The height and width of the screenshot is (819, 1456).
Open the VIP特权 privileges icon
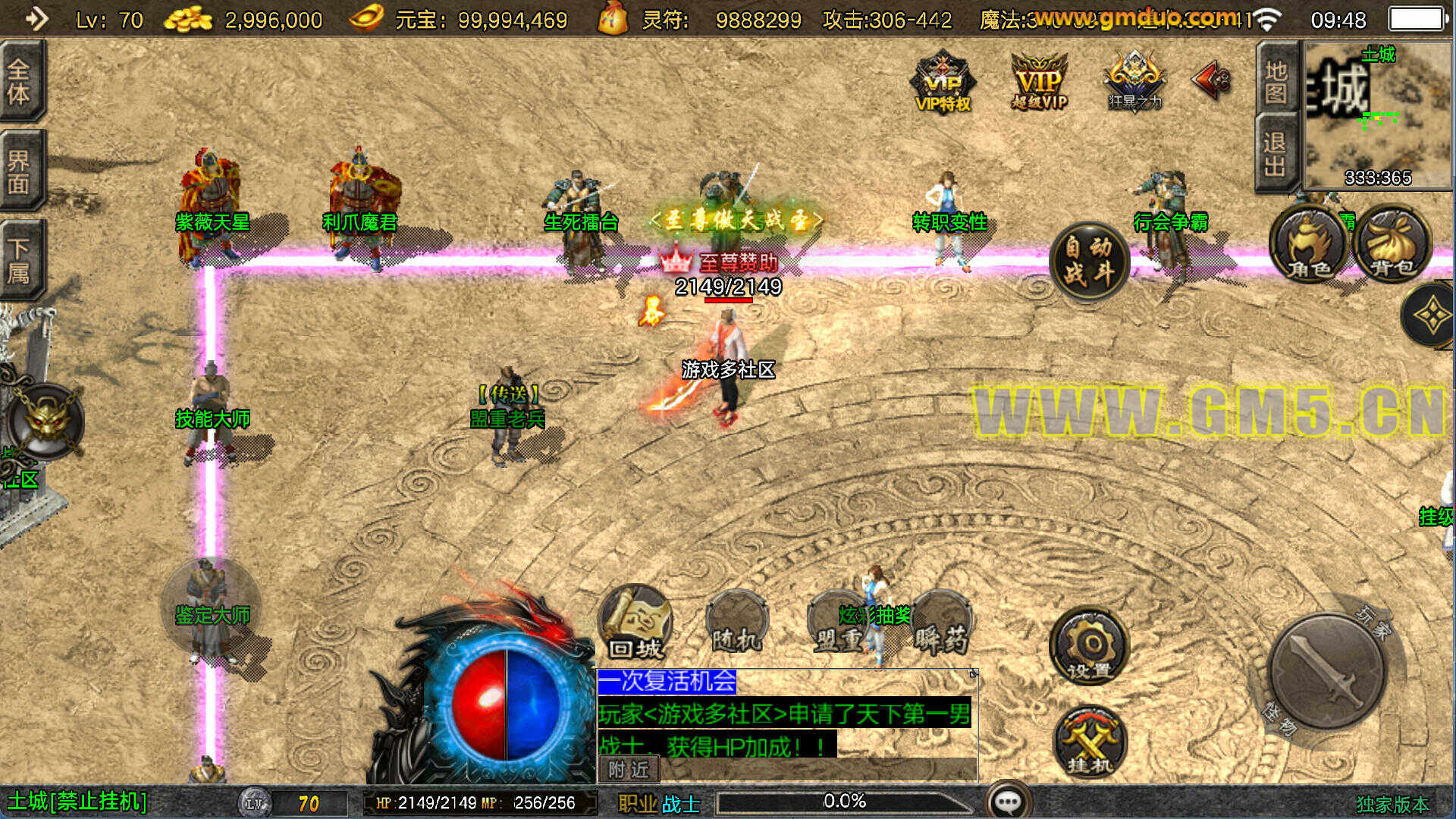click(943, 82)
